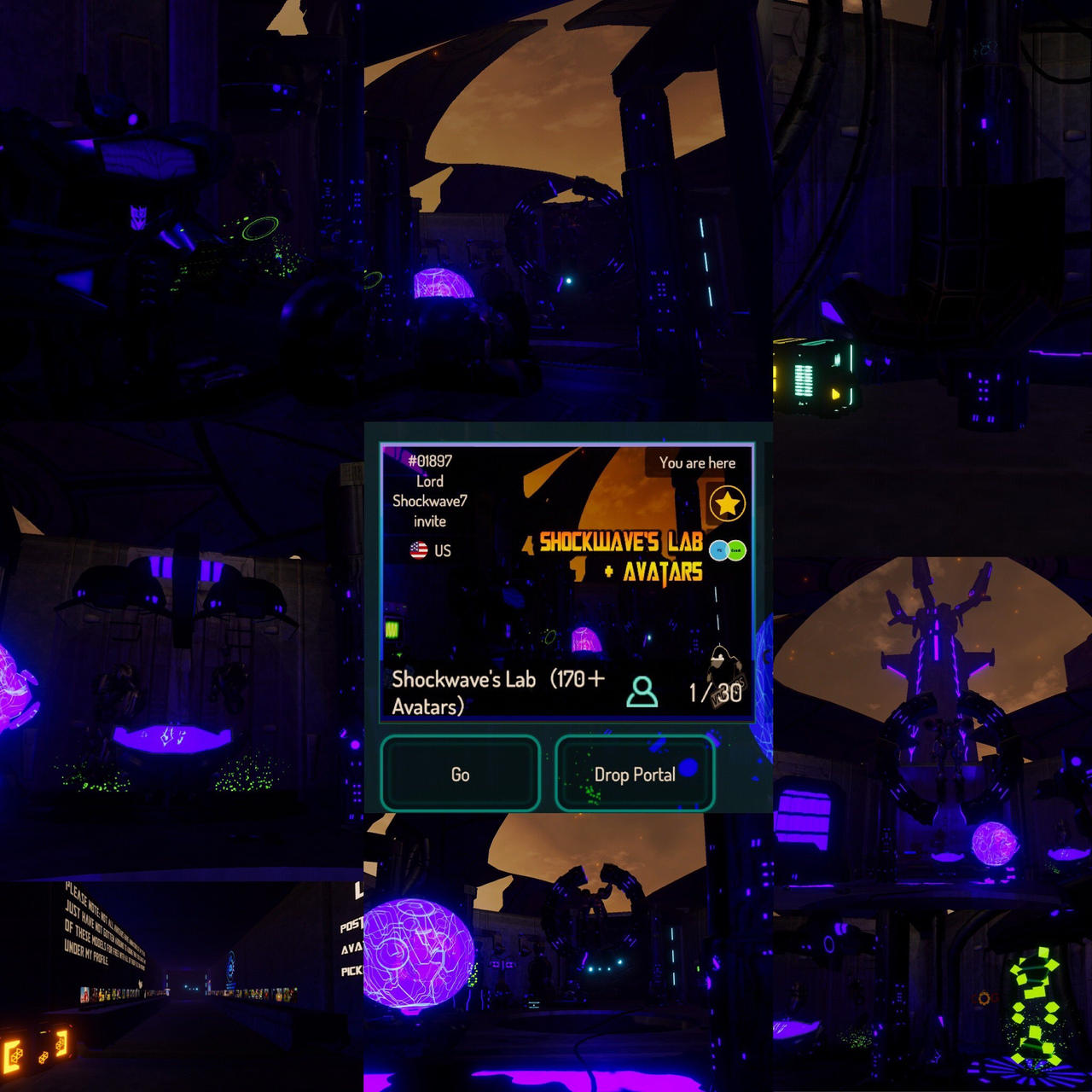Click the person silhouette next to 1/30
The image size is (1092, 1092).
(642, 692)
